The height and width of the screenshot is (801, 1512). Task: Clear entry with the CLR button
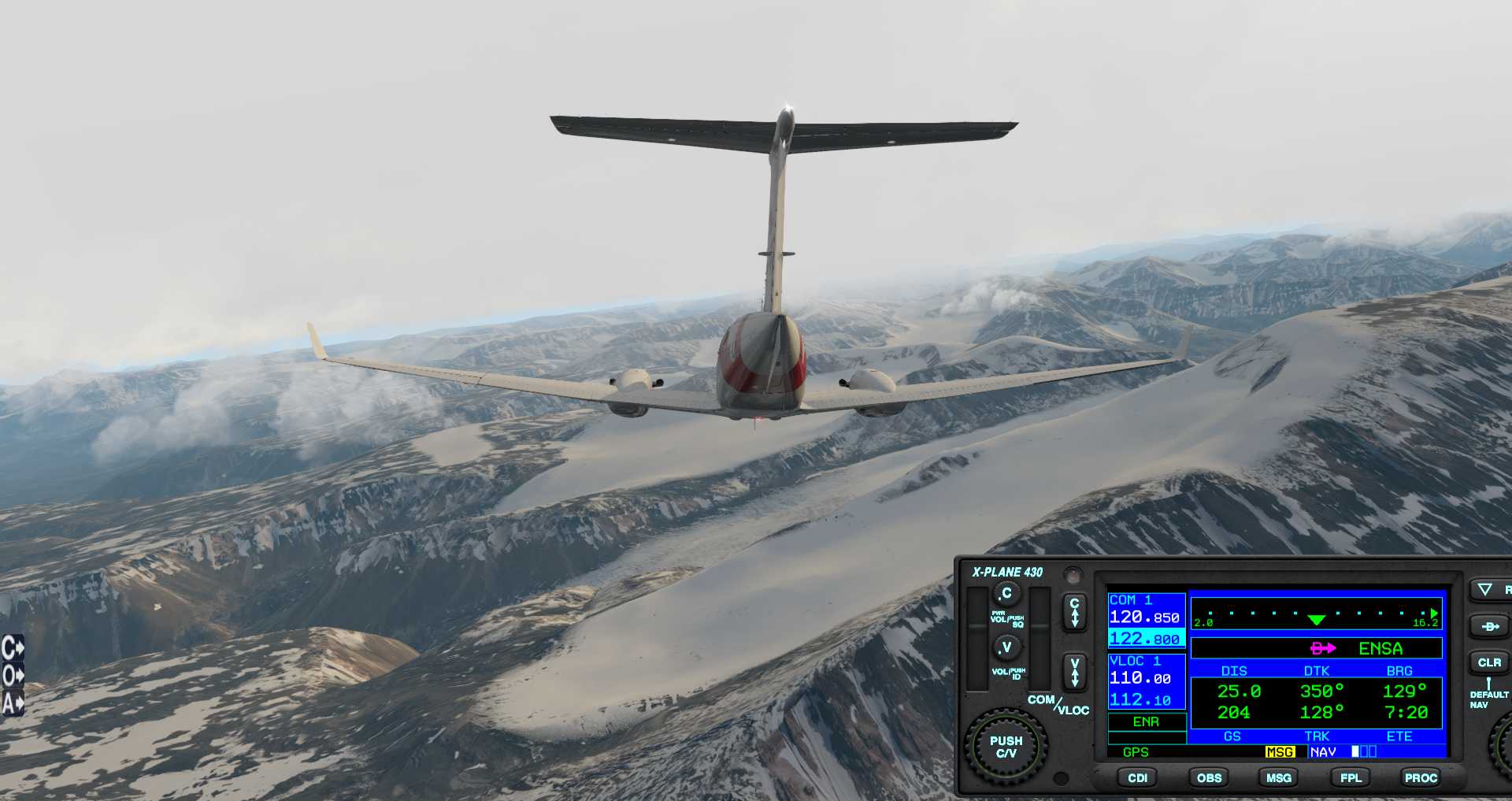[1488, 662]
